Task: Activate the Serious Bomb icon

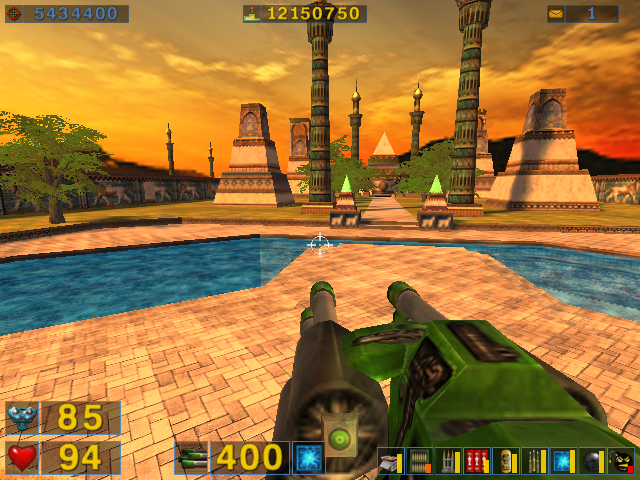Action: pos(622,460)
